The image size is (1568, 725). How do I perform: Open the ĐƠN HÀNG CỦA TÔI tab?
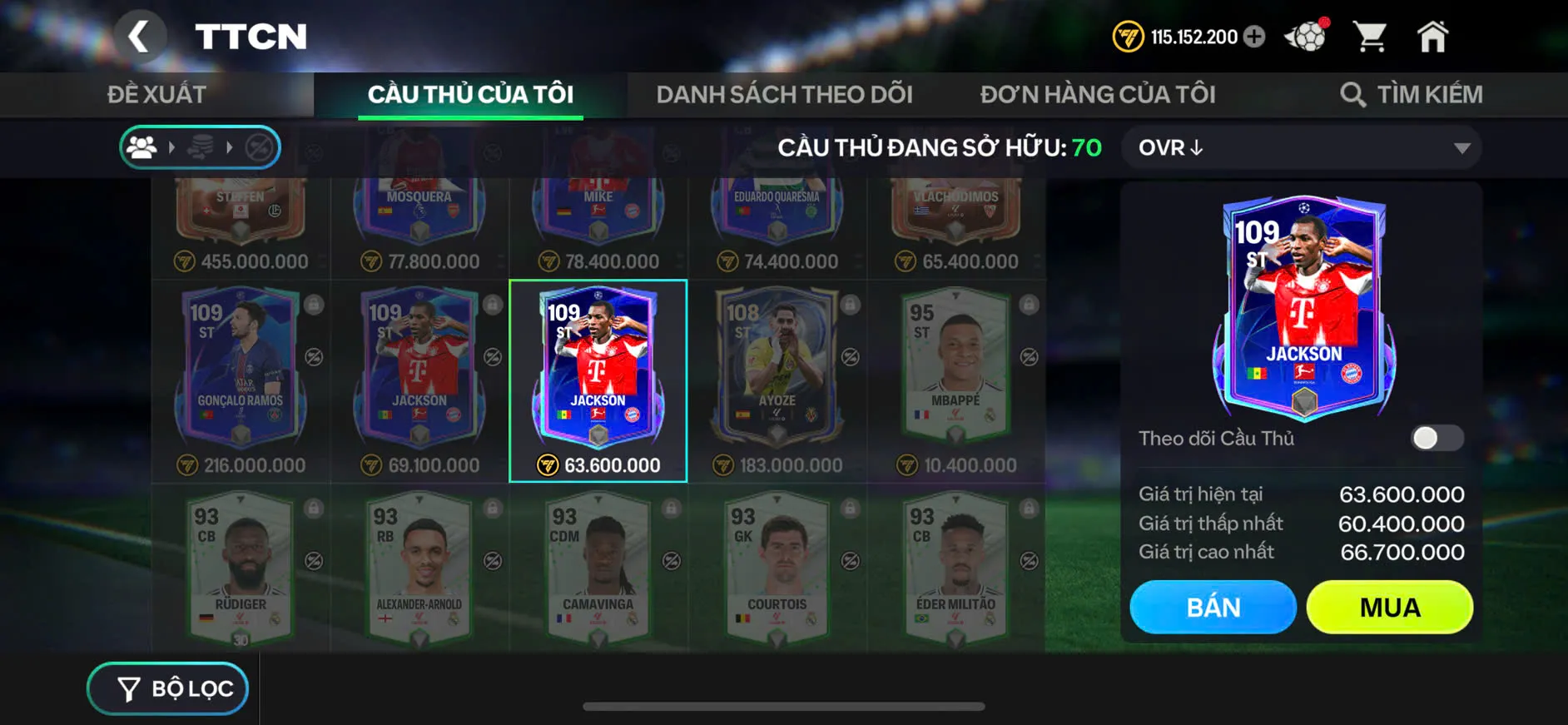(x=1099, y=93)
